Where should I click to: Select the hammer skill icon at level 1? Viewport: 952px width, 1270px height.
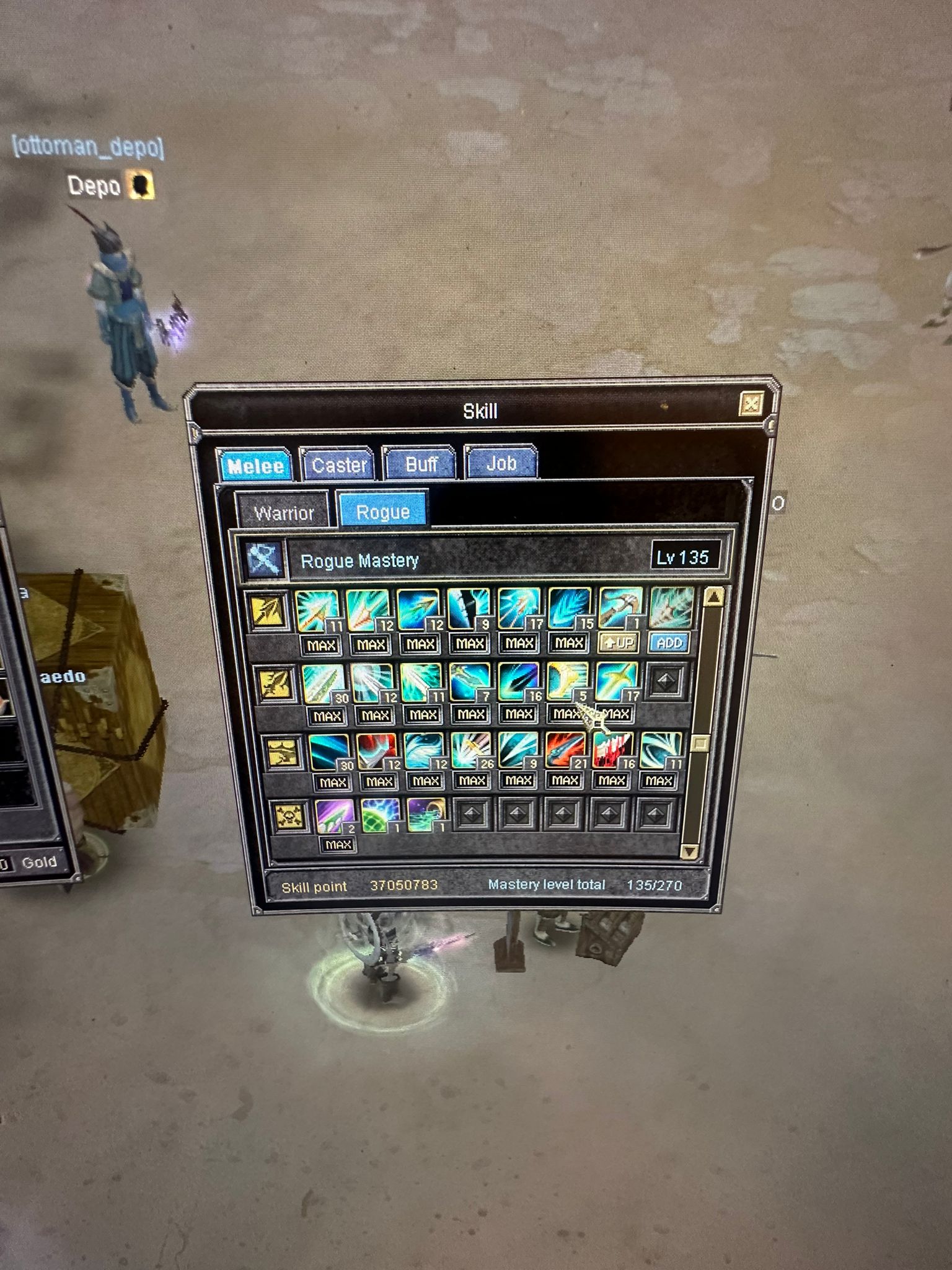point(620,609)
